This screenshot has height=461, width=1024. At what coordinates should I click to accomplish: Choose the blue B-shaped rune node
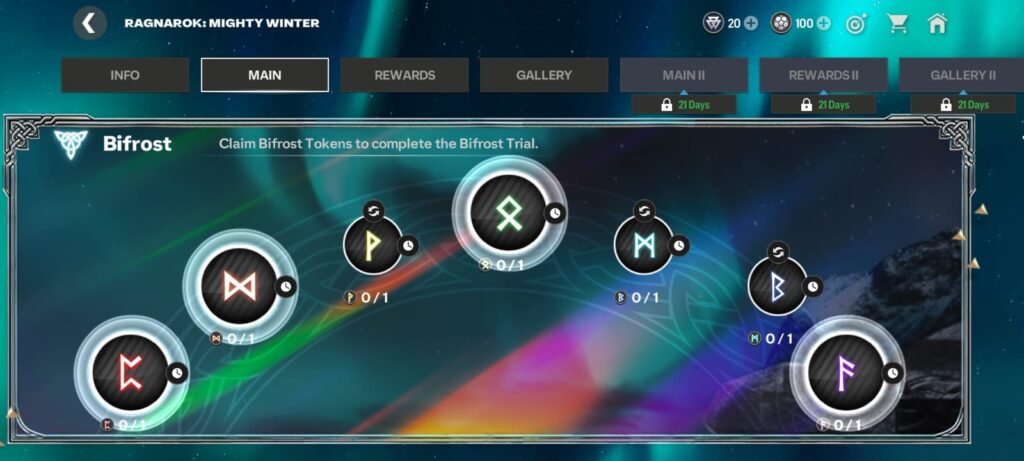click(777, 286)
